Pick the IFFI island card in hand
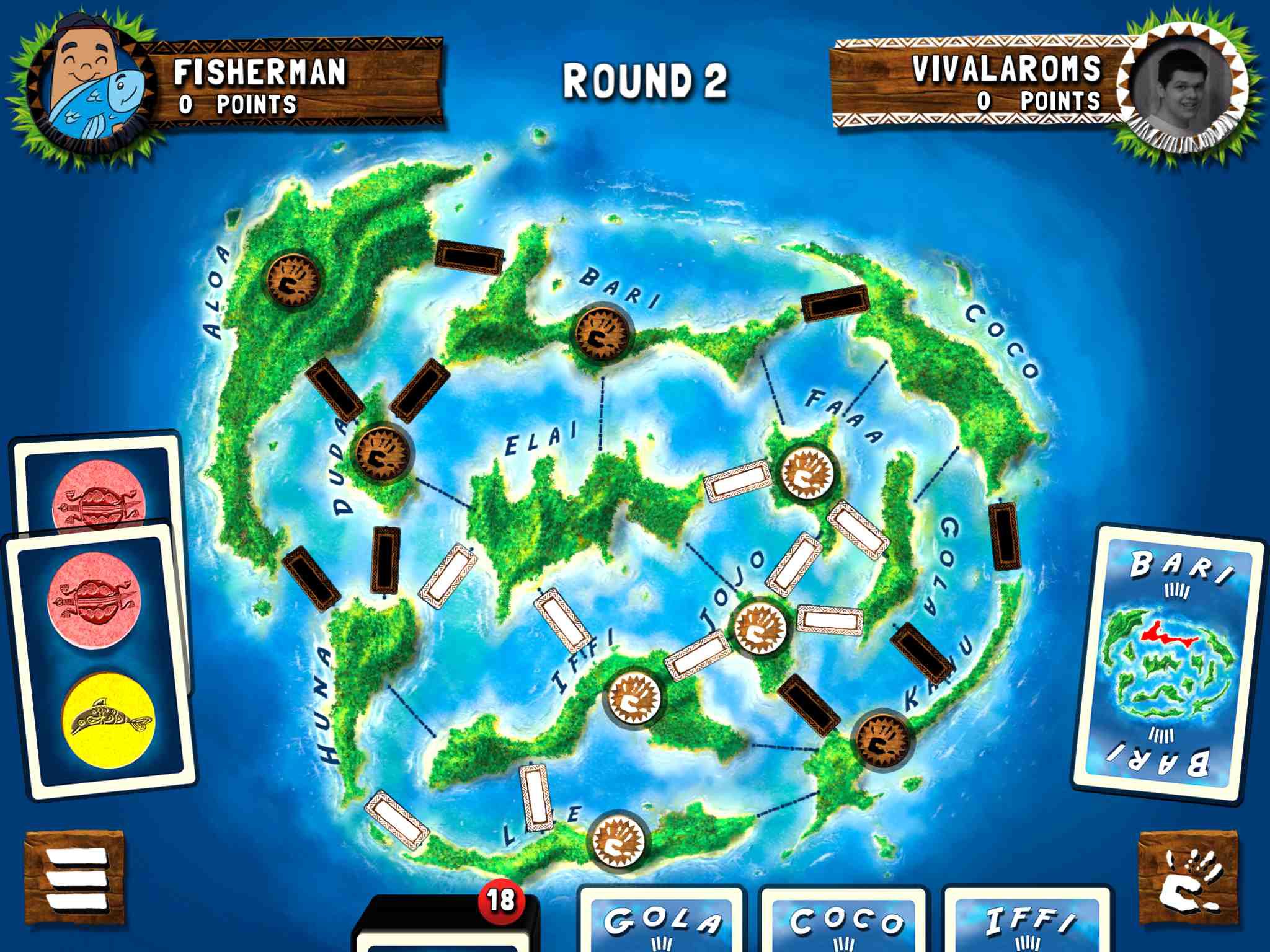Image resolution: width=1270 pixels, height=952 pixels. pos(1027,922)
